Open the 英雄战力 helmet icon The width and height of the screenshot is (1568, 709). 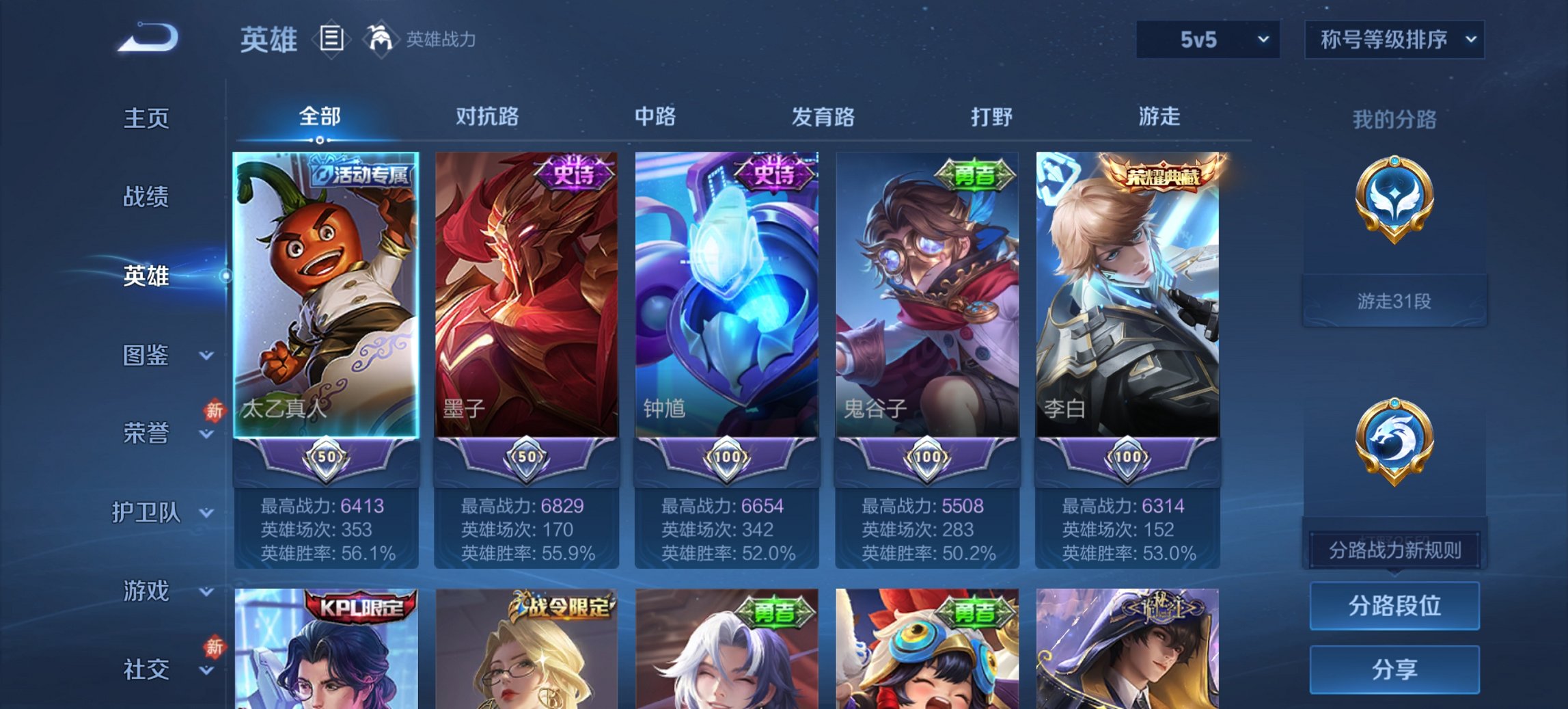click(x=380, y=39)
